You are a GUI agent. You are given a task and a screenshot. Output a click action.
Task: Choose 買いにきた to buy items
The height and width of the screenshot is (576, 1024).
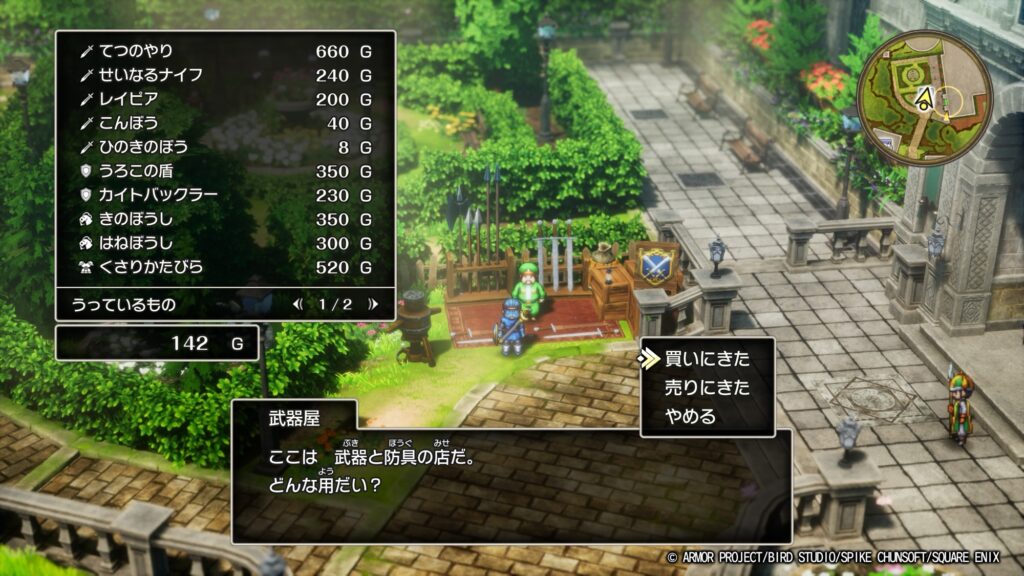706,359
